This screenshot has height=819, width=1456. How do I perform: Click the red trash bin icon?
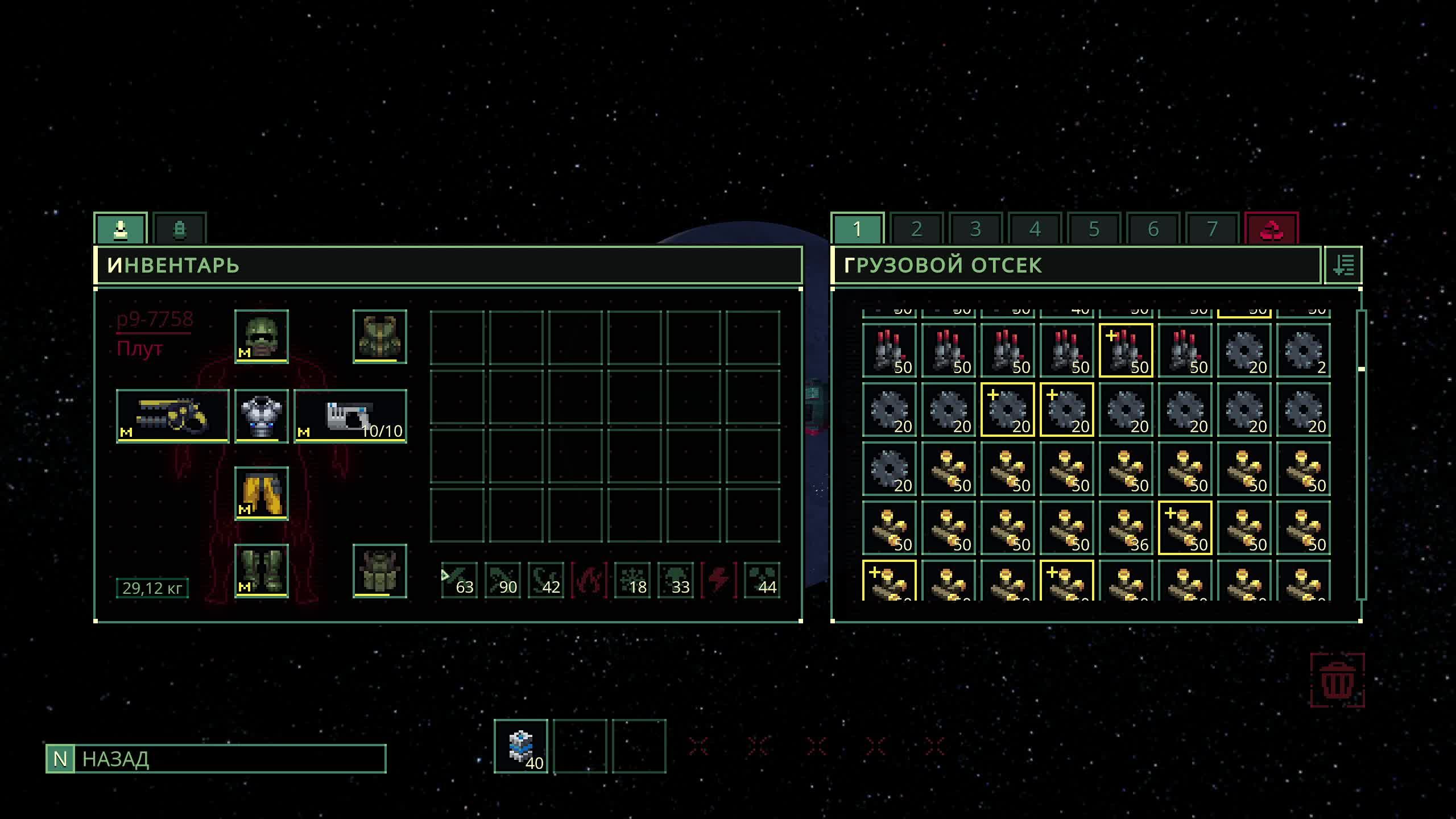click(x=1337, y=680)
